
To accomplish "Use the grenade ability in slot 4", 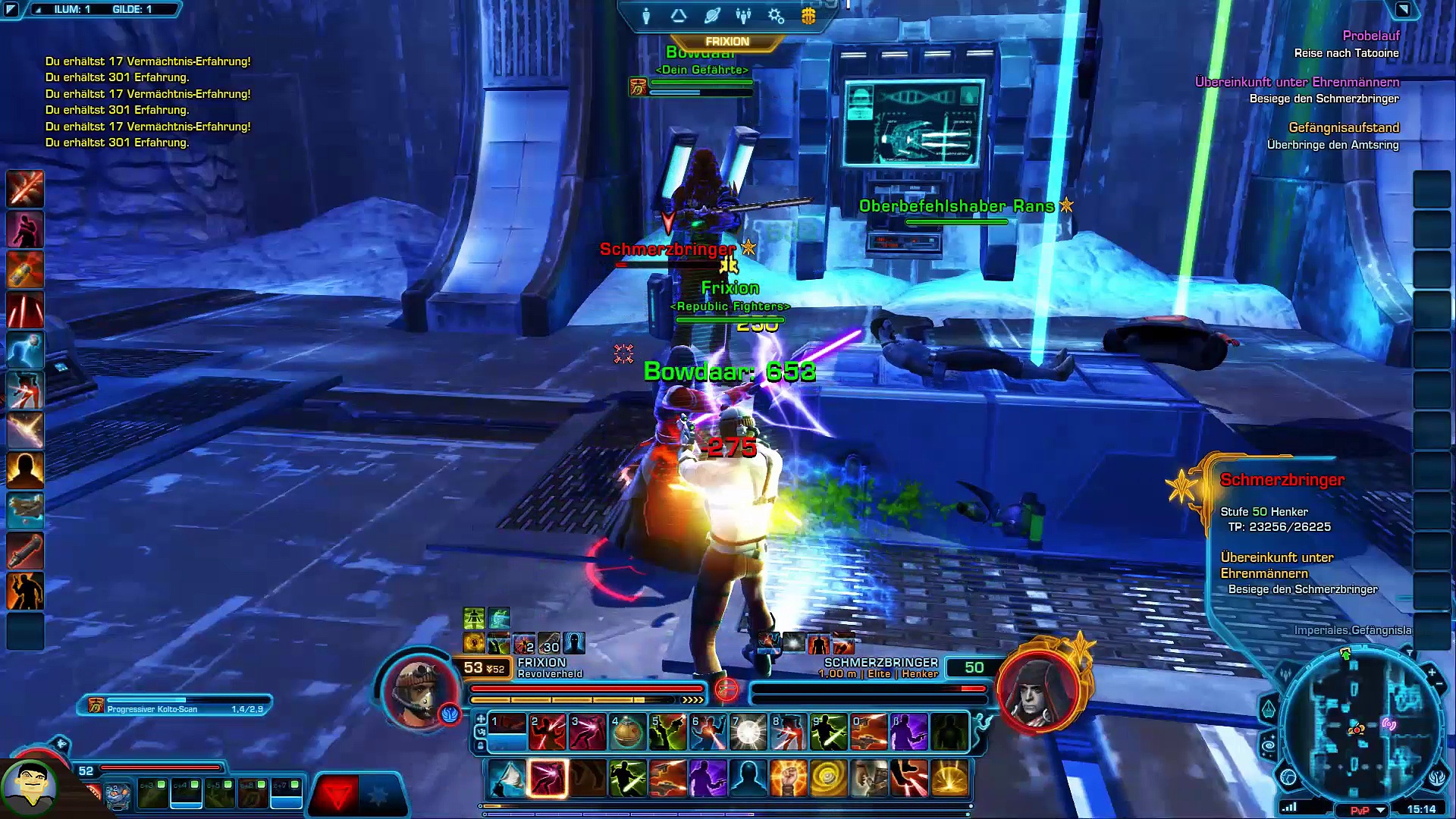I will pos(627,733).
